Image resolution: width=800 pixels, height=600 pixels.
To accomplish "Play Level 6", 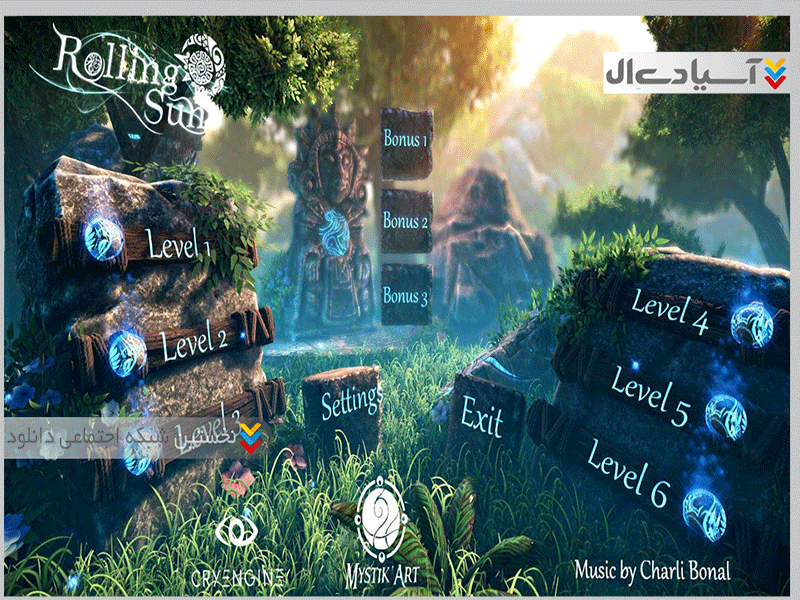I will click(x=627, y=474).
